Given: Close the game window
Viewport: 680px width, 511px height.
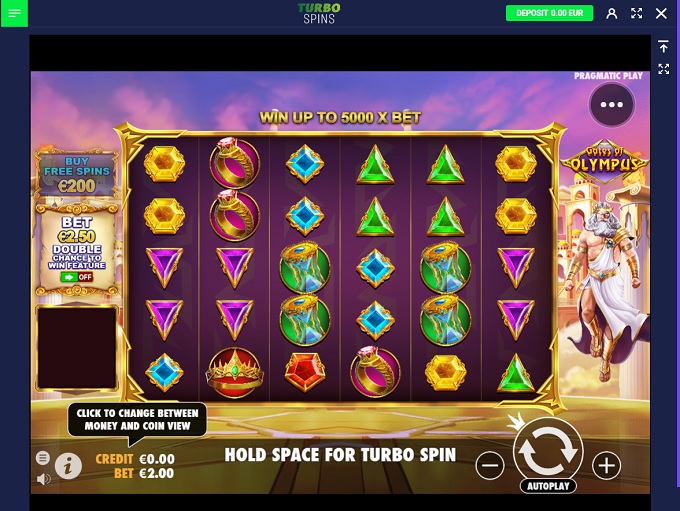Looking at the screenshot, I should coord(660,13).
